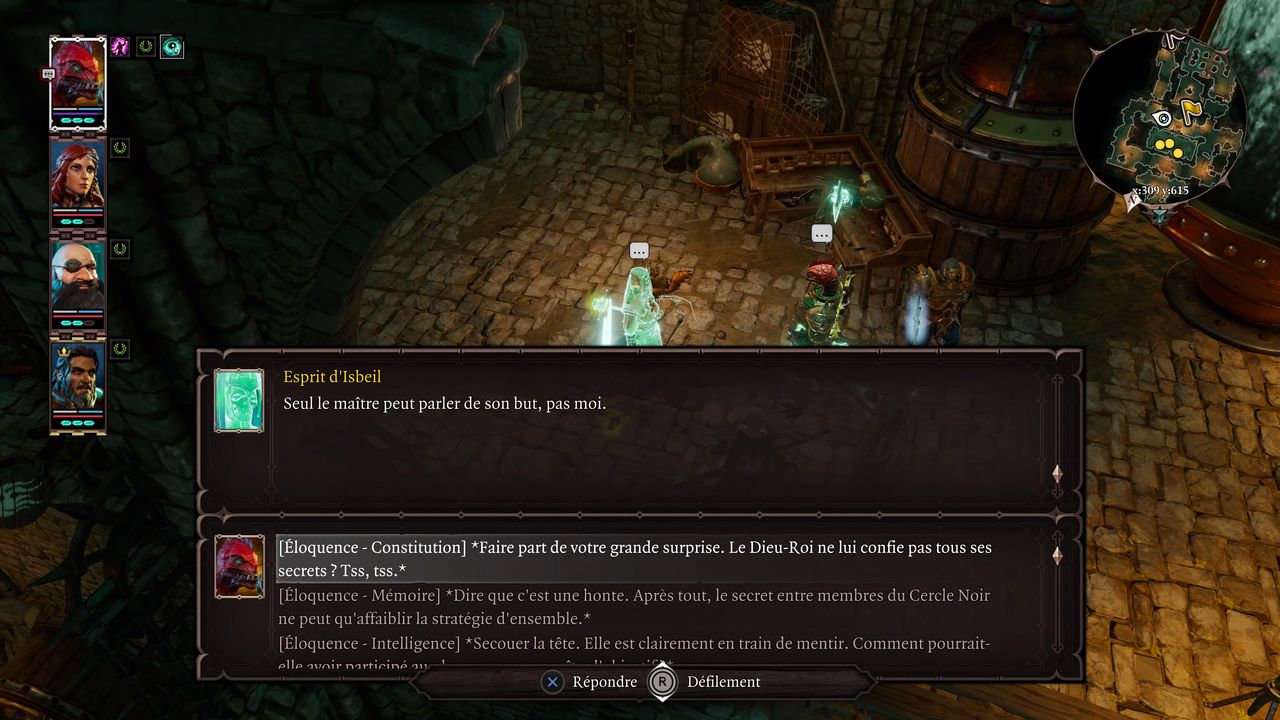1280x720 pixels.
Task: Select the eyepatch dwarf party portrait
Action: tap(78, 279)
